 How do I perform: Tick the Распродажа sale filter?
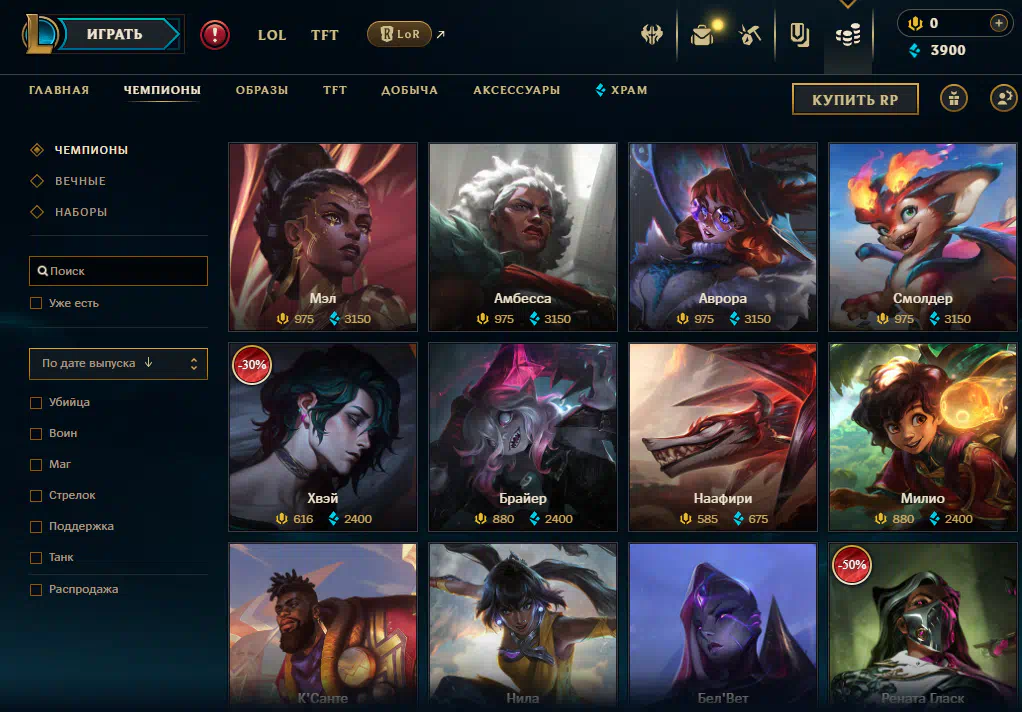point(36,589)
